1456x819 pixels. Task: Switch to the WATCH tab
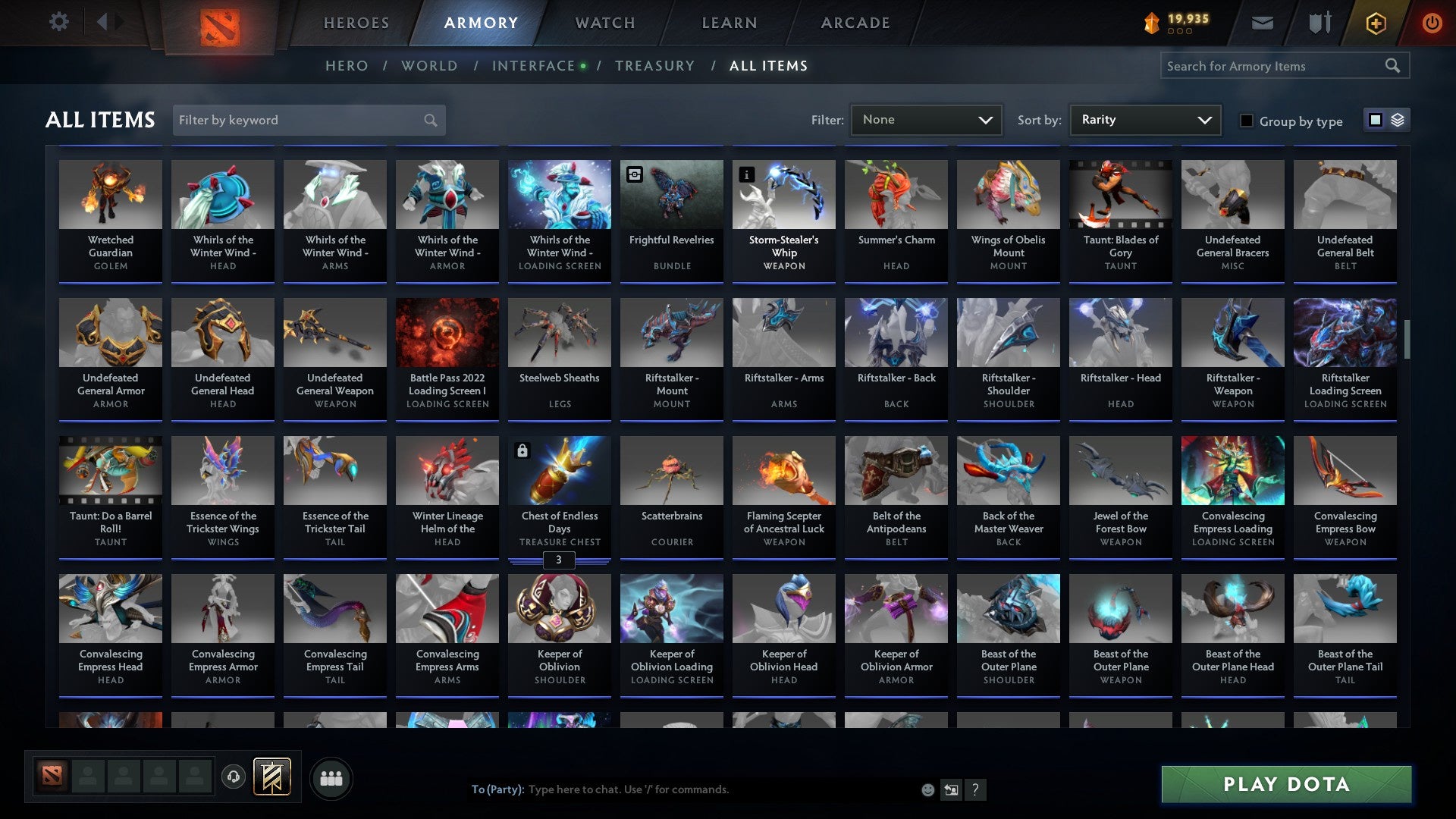[x=604, y=23]
